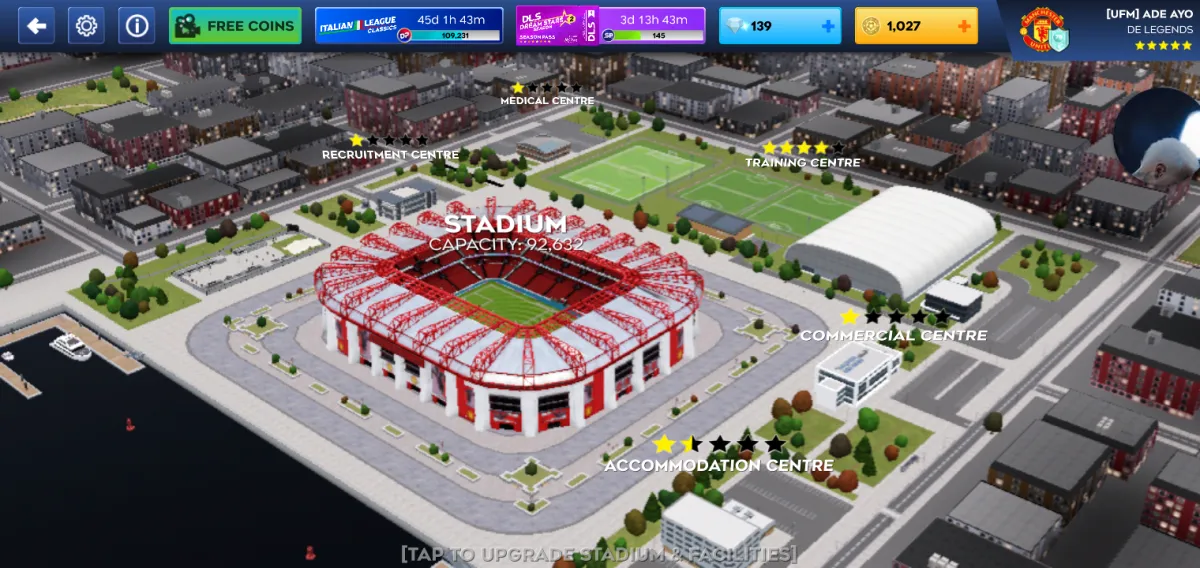
Task: Select the Stadium to upgrade
Action: tap(505, 320)
